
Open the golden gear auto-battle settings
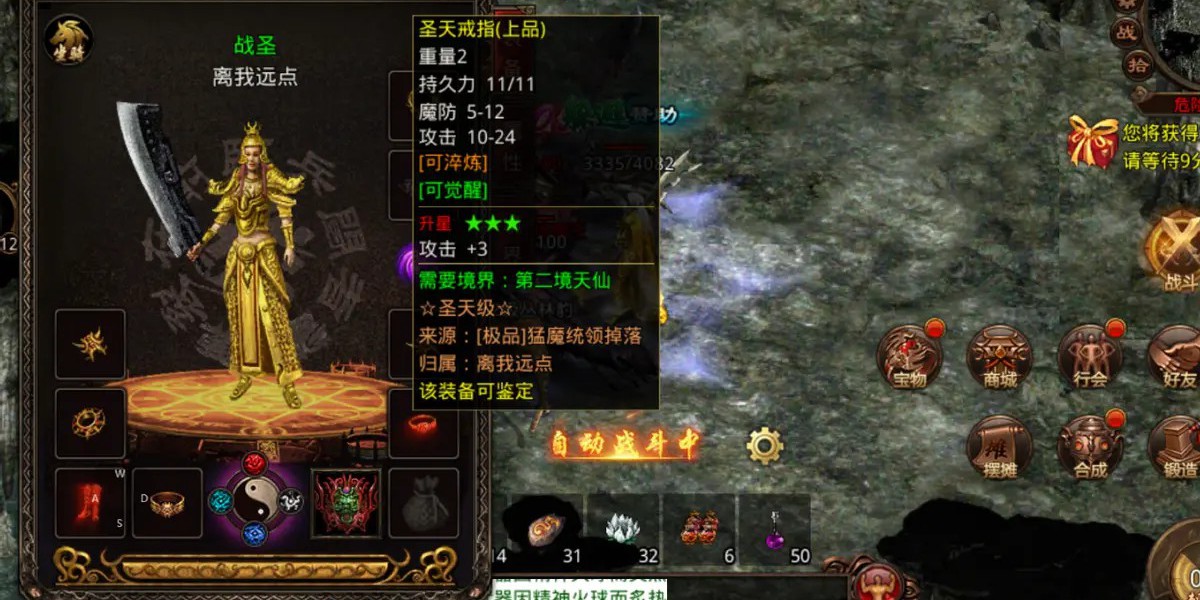pos(764,445)
